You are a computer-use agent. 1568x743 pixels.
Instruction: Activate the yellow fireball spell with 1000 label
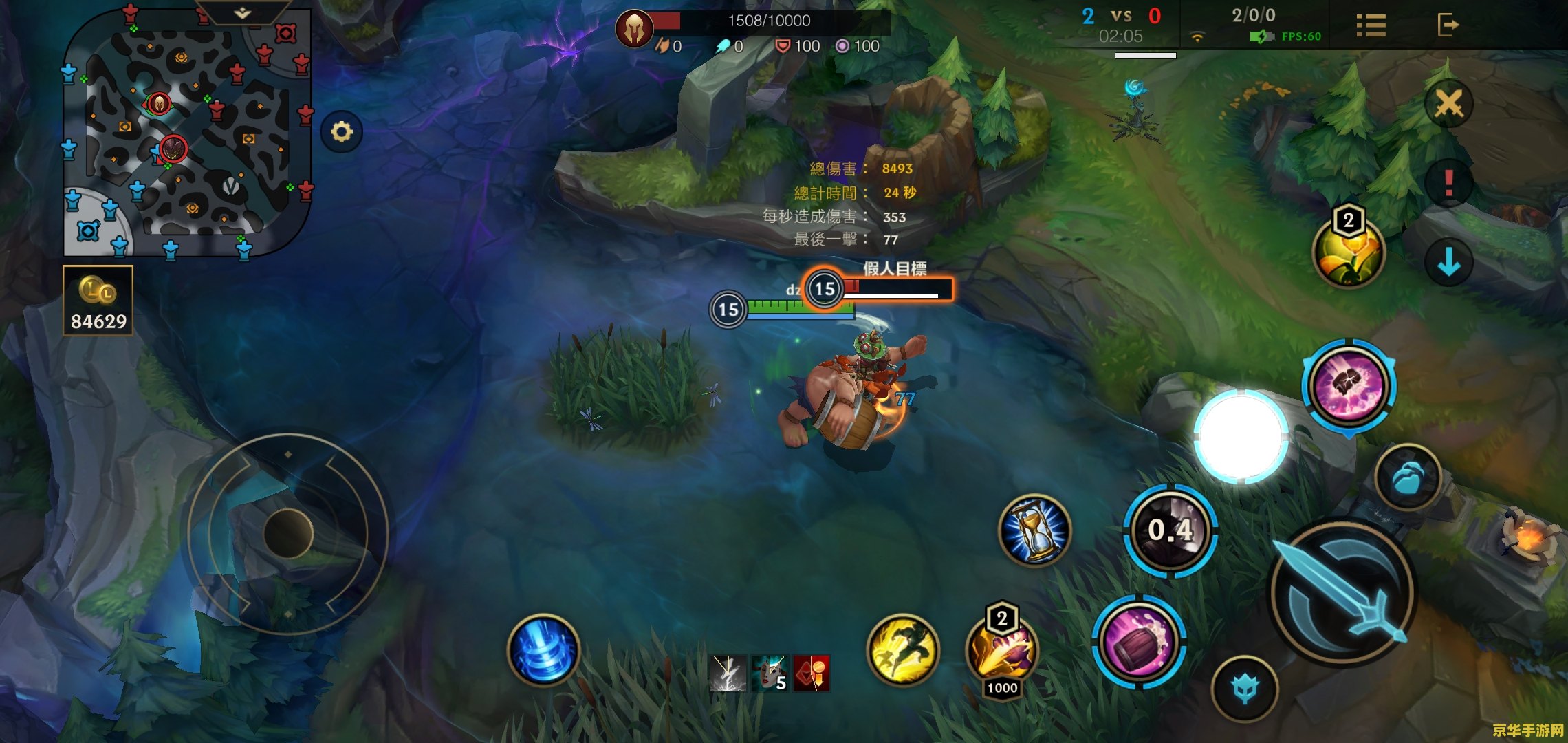(x=1002, y=651)
